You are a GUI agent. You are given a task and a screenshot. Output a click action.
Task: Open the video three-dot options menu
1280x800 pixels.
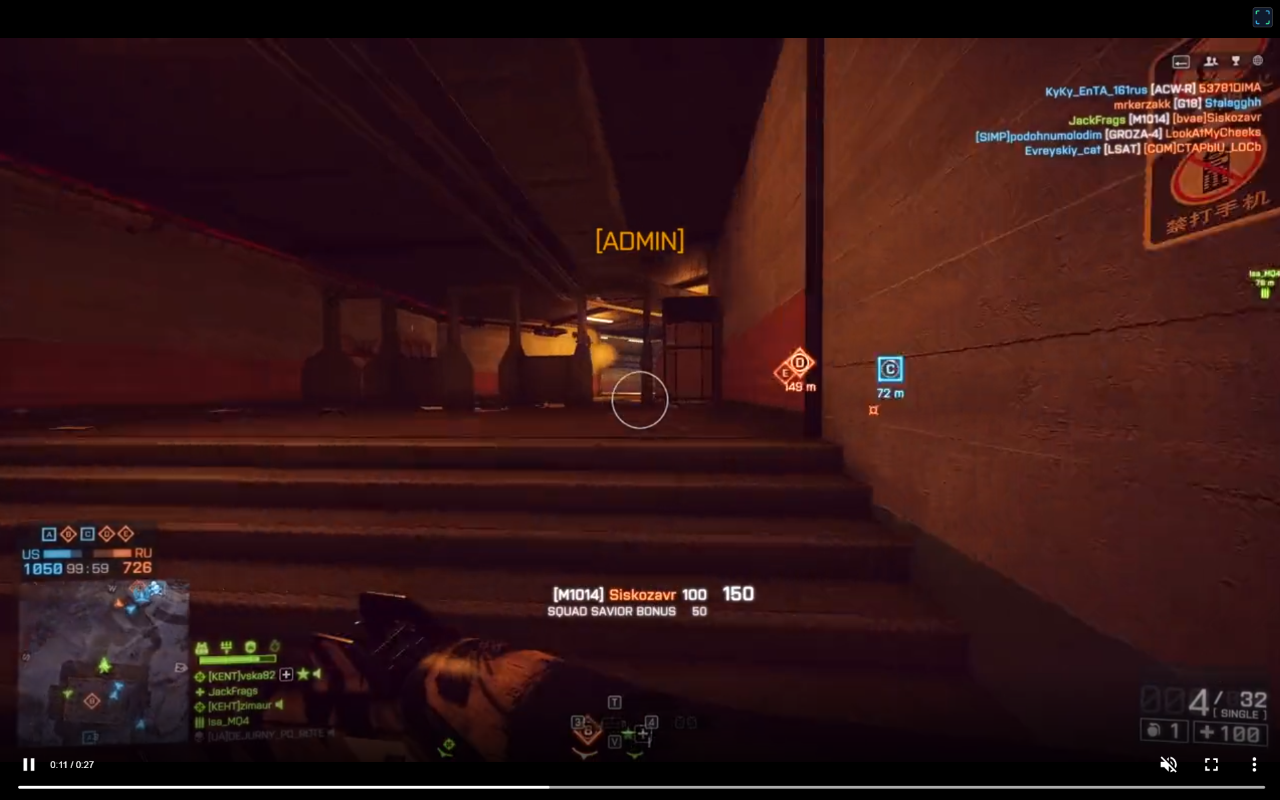click(1254, 764)
